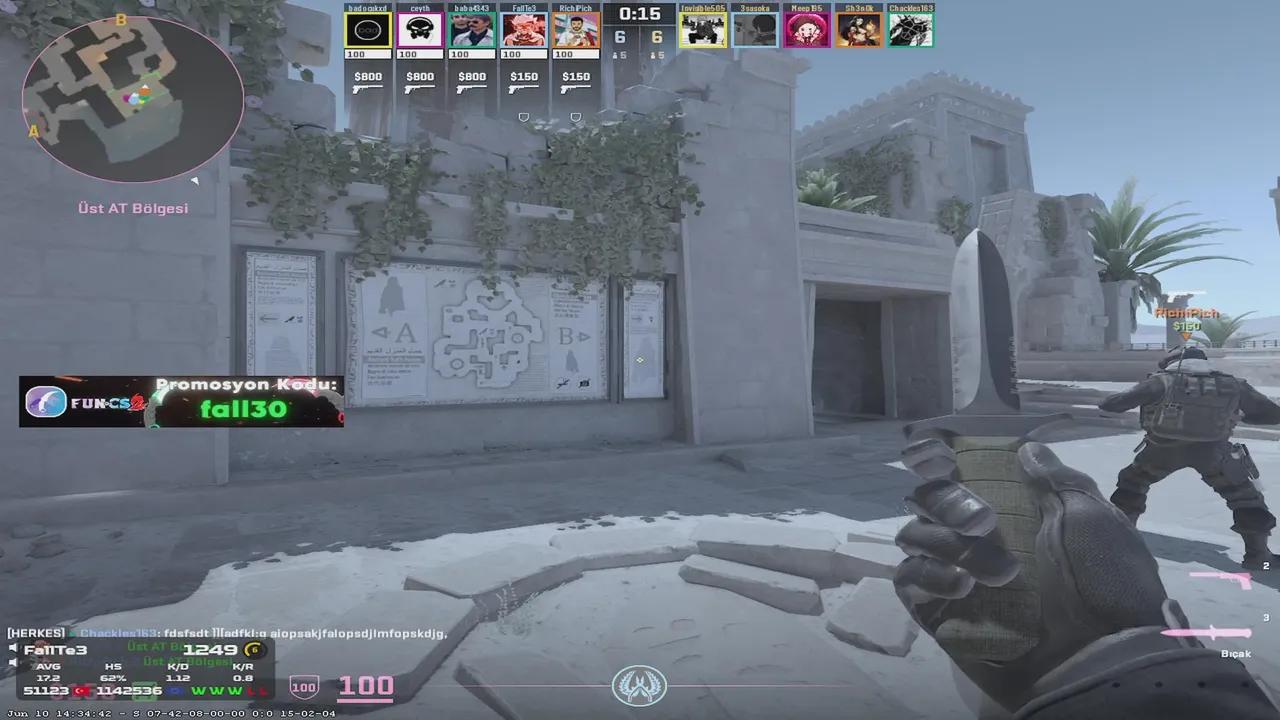The height and width of the screenshot is (720, 1280).
Task: Click the pistol icon under badoqukxd's money
Action: (x=367, y=87)
